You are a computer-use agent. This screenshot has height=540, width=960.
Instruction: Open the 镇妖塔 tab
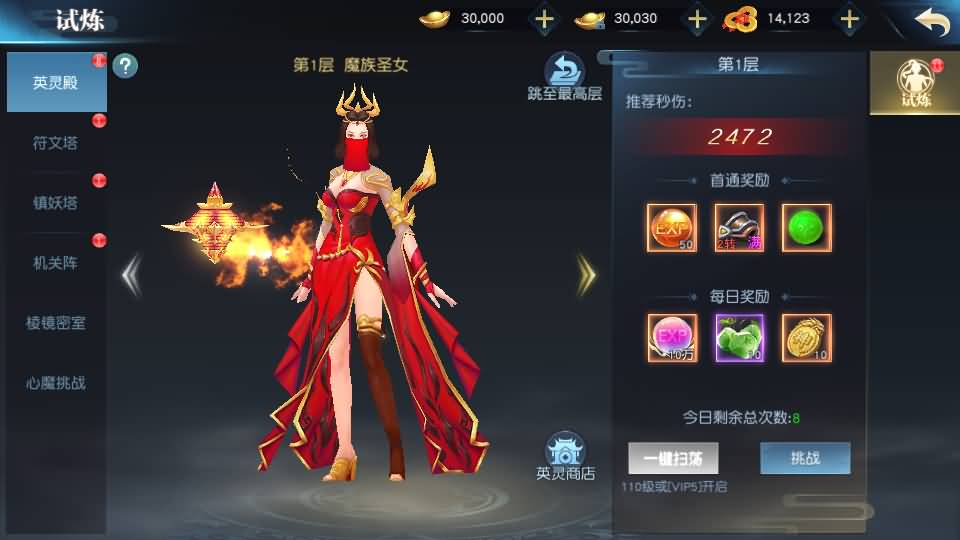pos(55,203)
